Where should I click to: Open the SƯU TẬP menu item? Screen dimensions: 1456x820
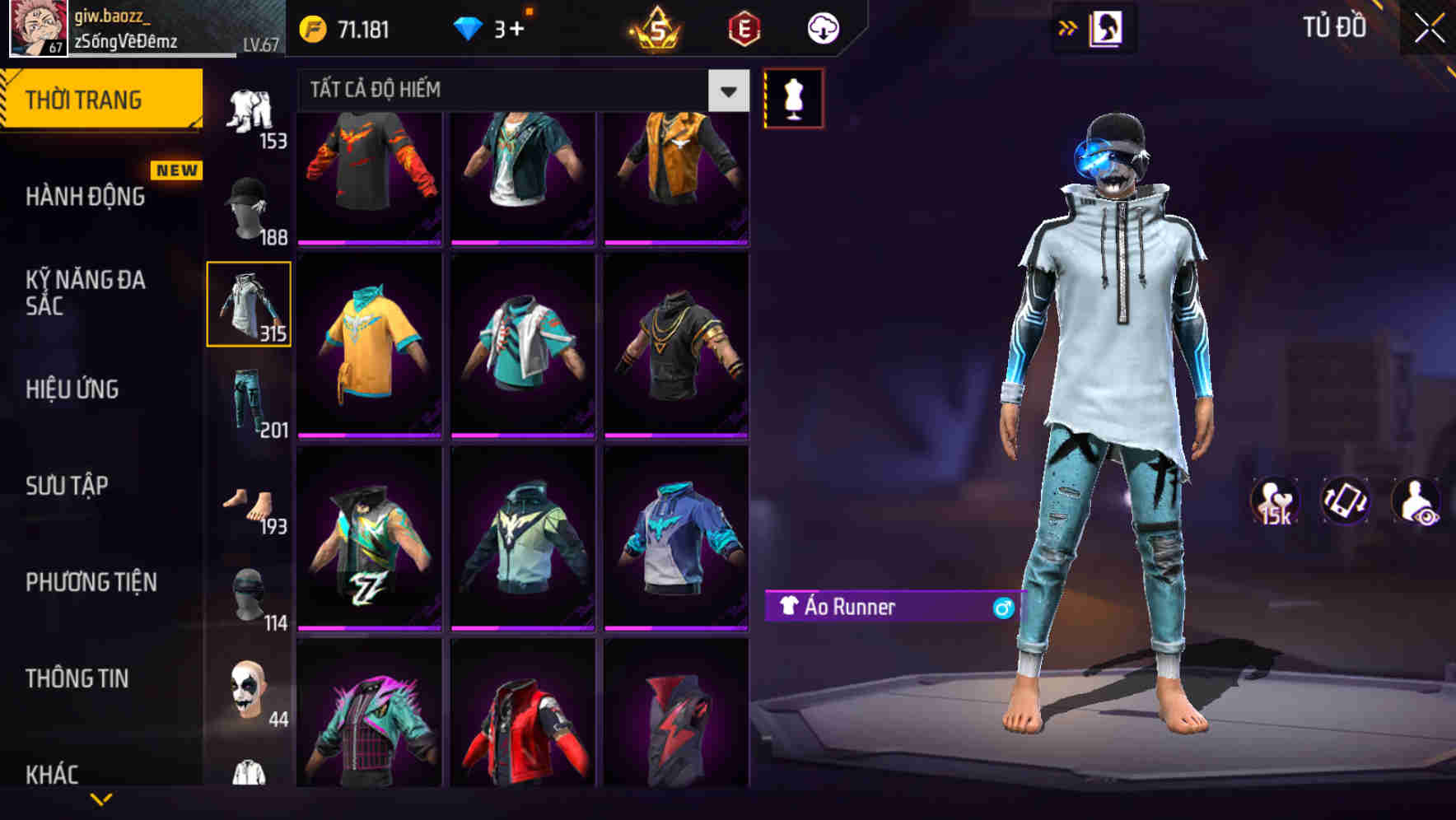[66, 486]
